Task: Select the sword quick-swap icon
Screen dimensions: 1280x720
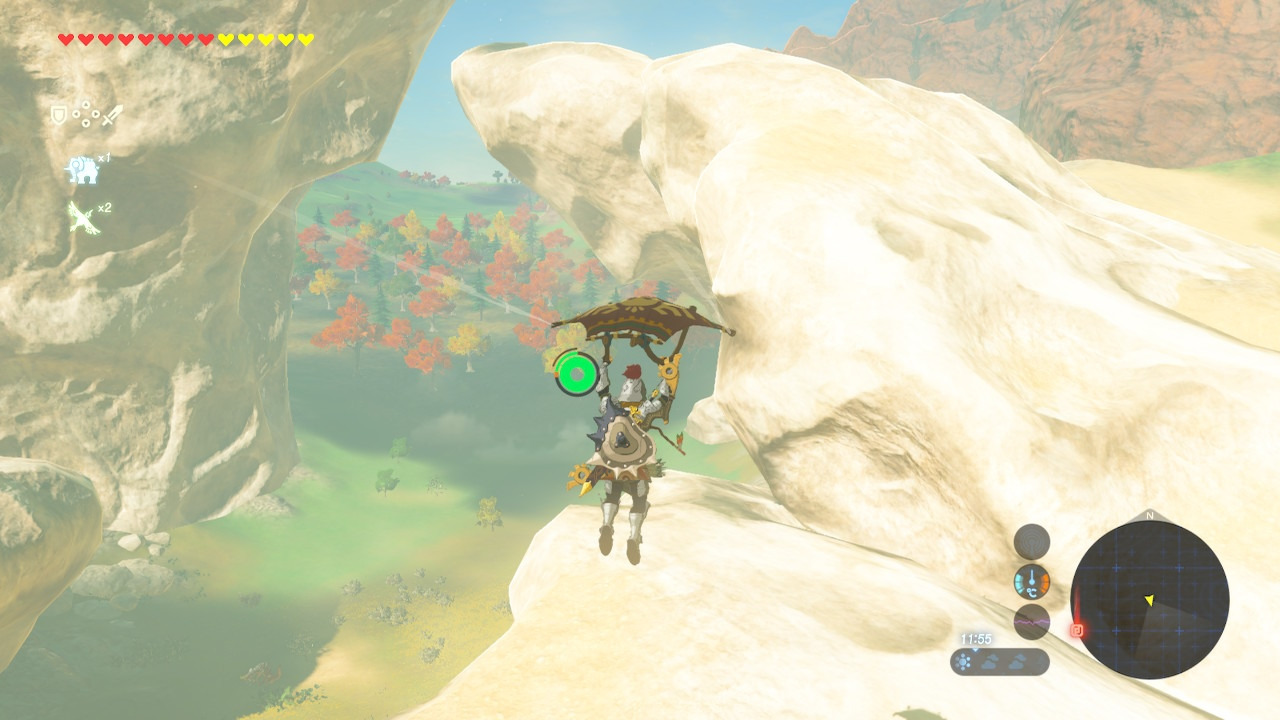Action: 111,115
